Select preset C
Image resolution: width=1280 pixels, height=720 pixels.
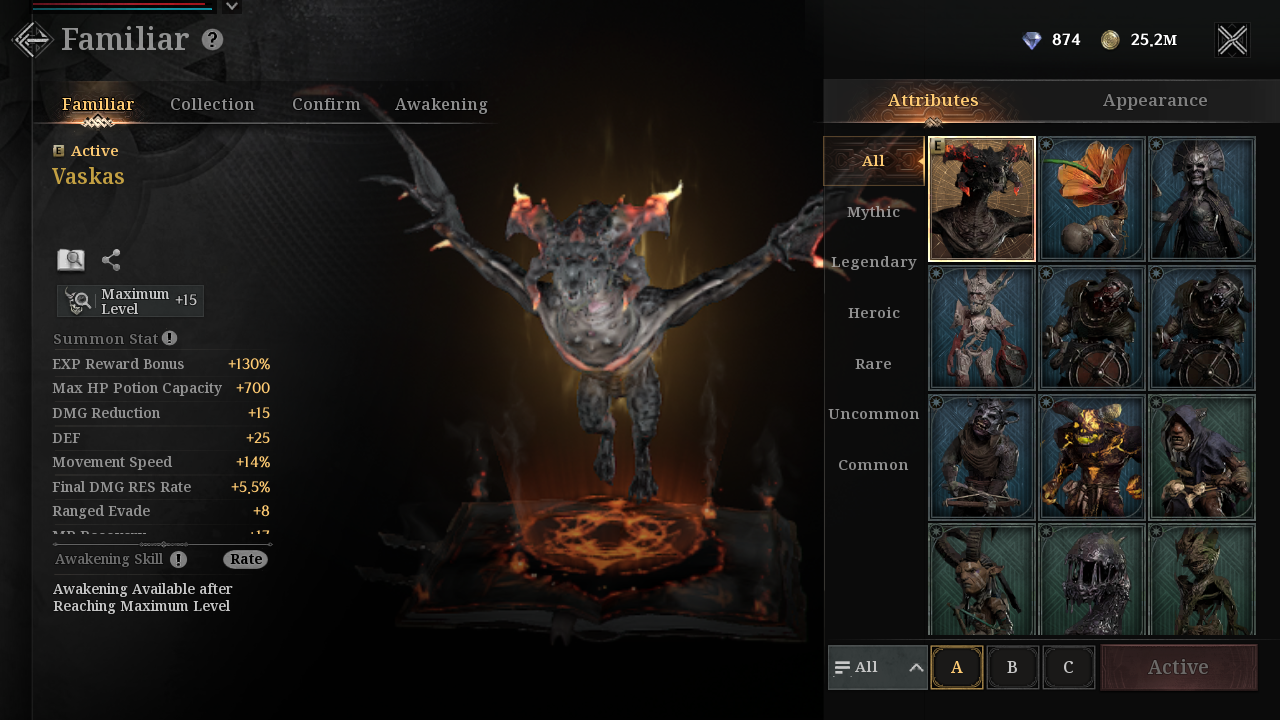pos(1068,667)
